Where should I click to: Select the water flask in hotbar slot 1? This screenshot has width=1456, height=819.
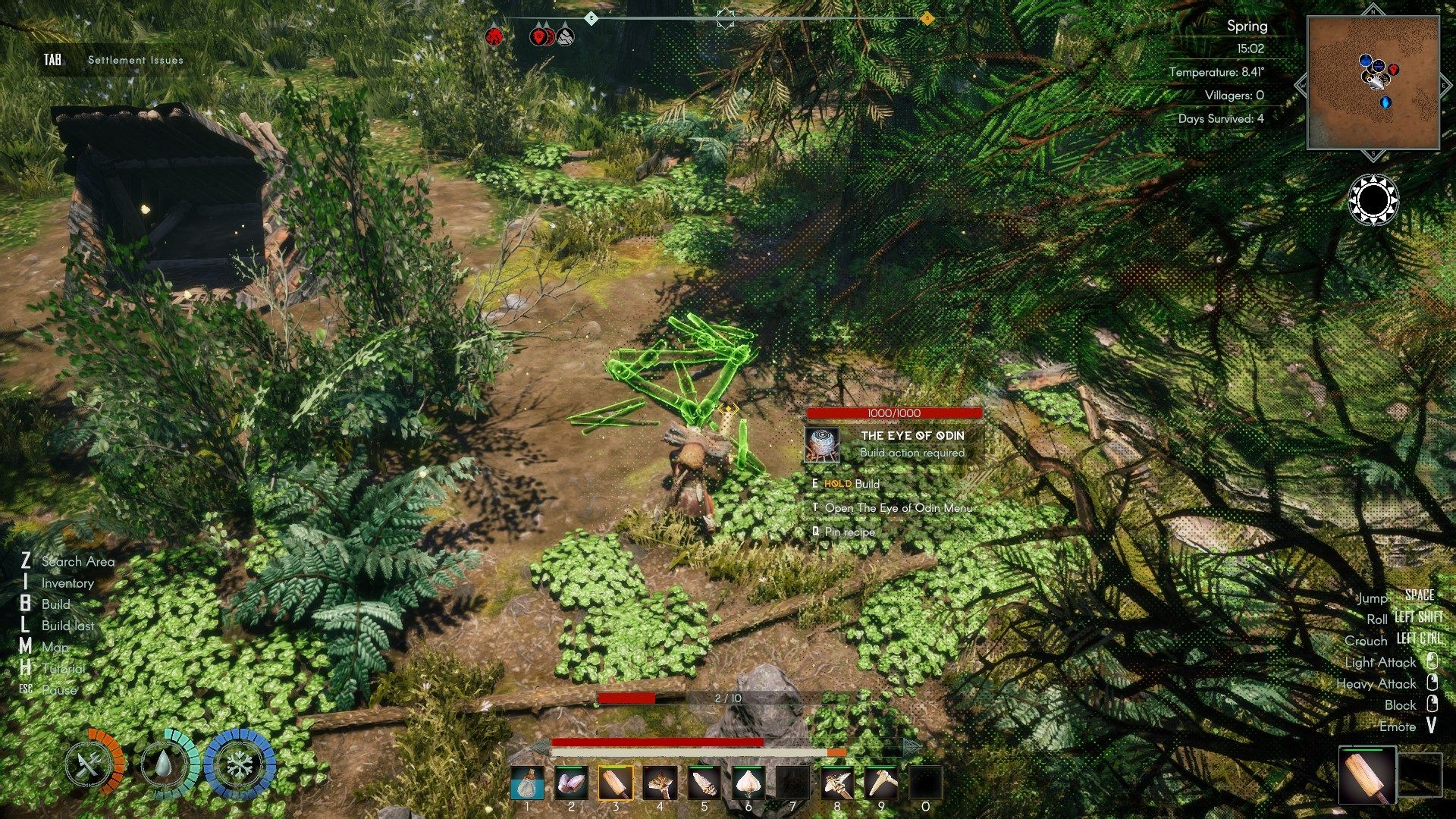[x=527, y=783]
